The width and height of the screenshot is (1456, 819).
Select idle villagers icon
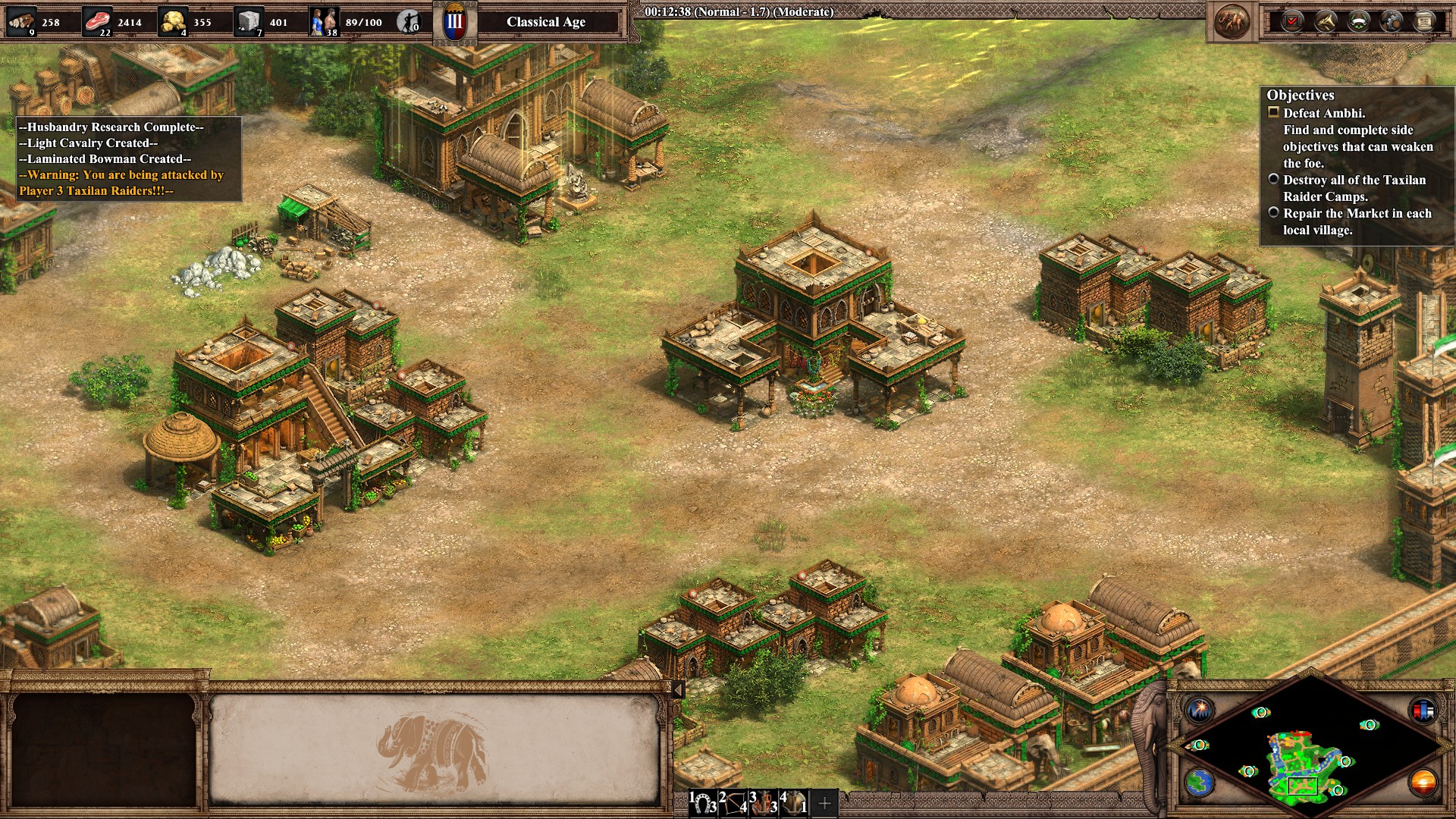[409, 21]
